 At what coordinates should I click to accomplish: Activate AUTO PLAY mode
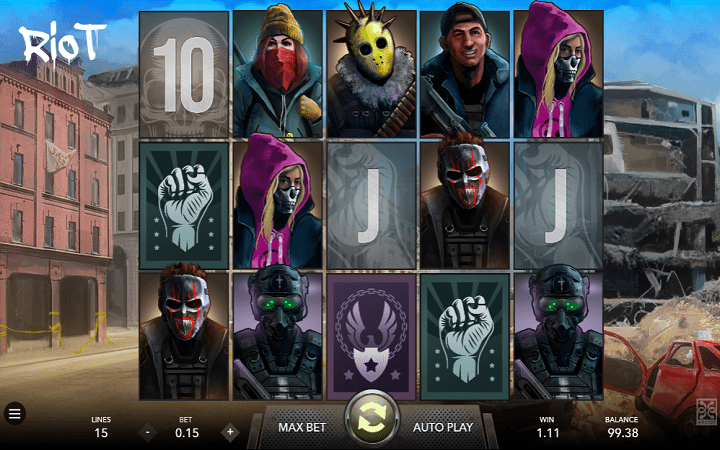443,427
